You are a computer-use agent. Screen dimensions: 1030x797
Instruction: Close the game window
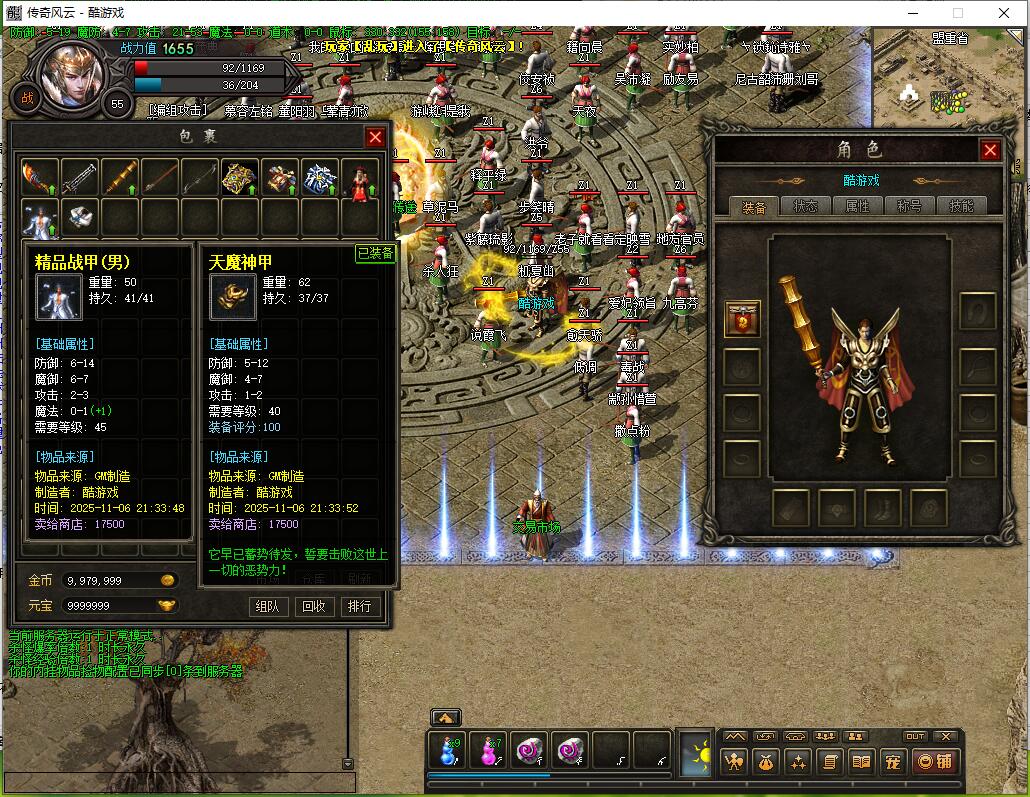(x=1005, y=13)
